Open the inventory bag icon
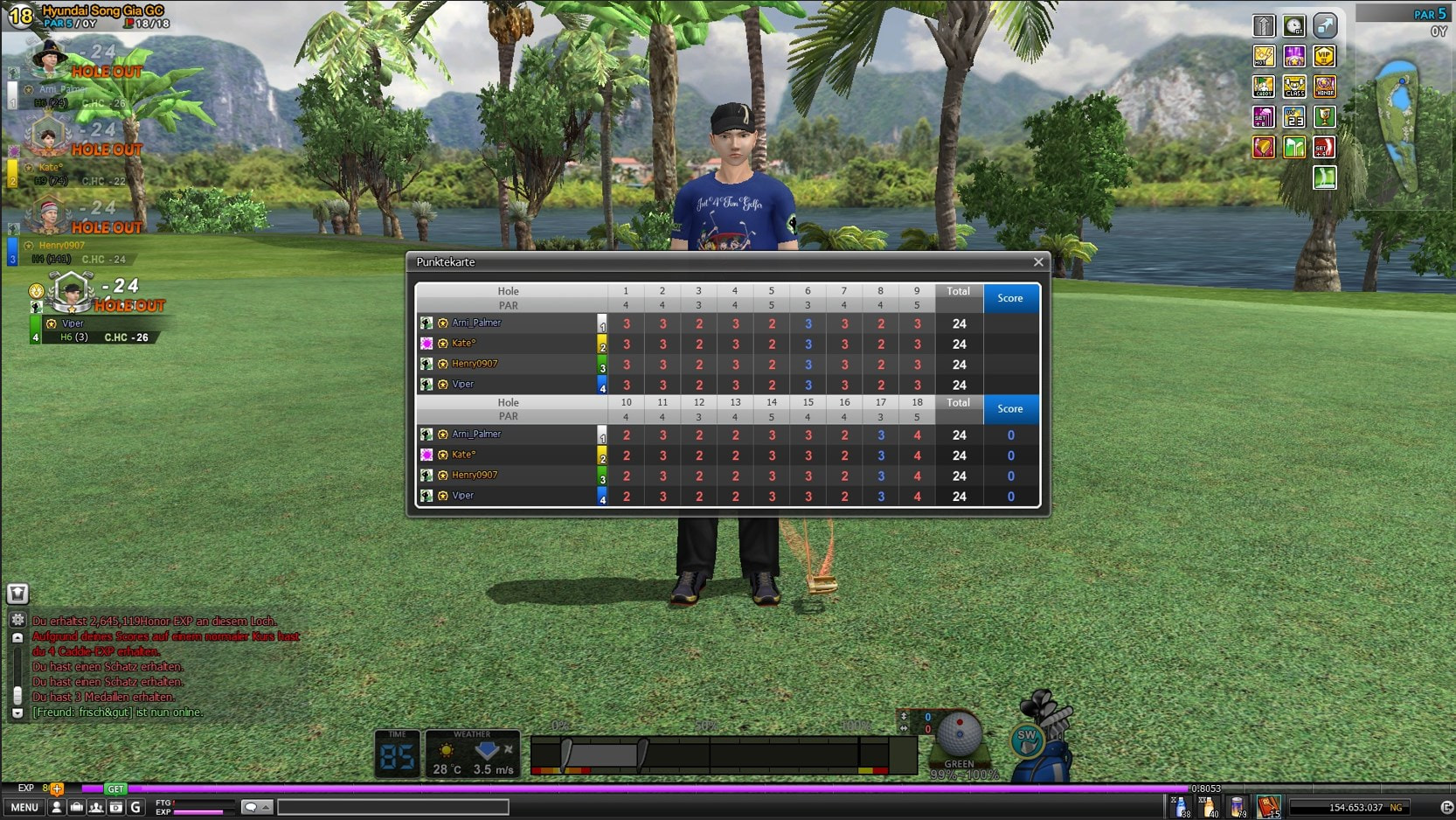The image size is (1456, 820). coord(76,807)
